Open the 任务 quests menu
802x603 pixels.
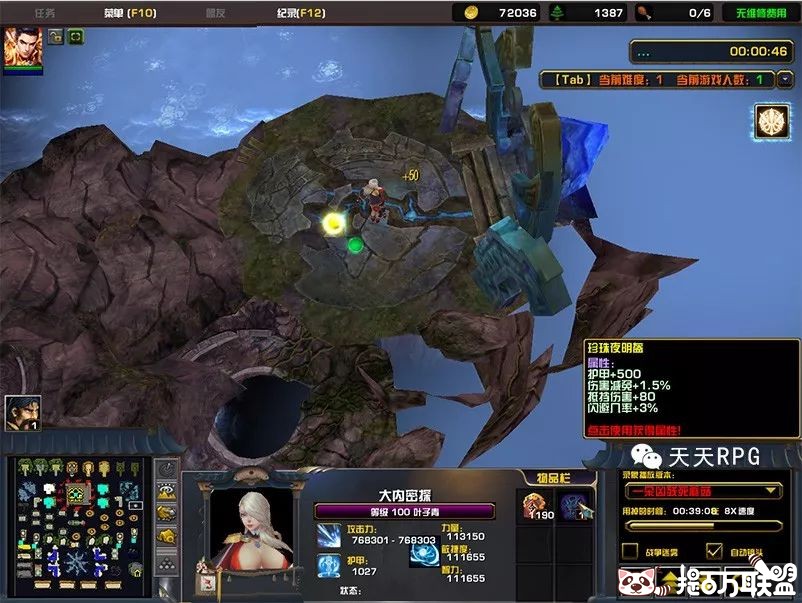(45, 13)
